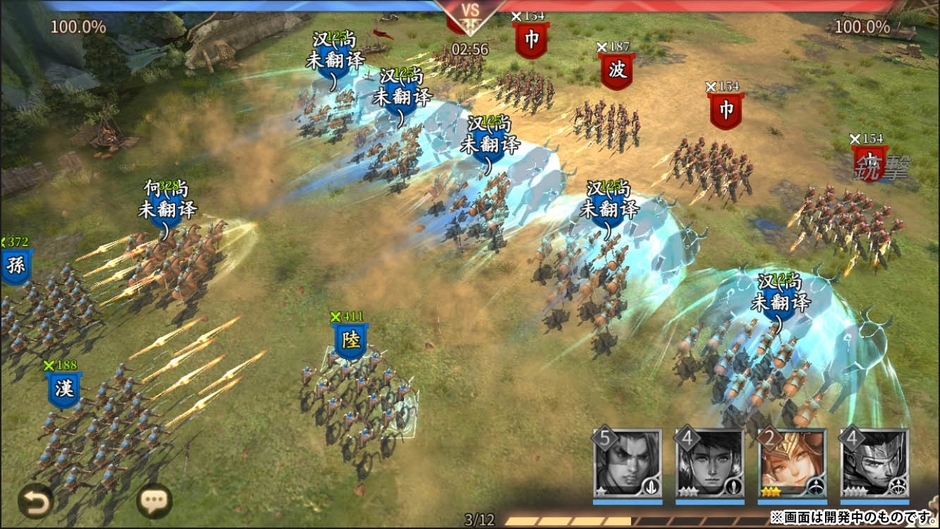Choose the 漢 unit banner
The width and height of the screenshot is (940, 529).
pos(64,389)
